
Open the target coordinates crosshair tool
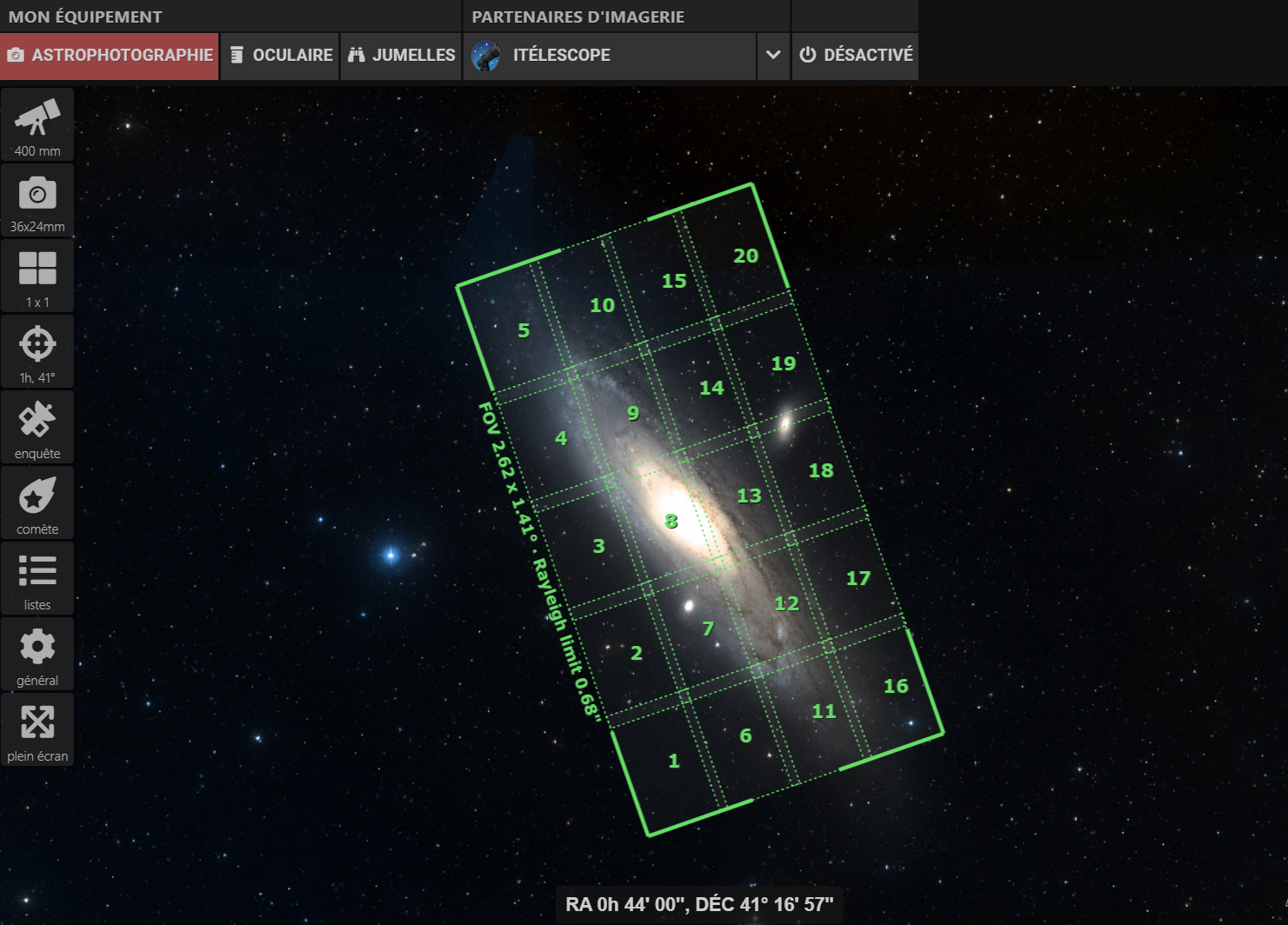37,351
